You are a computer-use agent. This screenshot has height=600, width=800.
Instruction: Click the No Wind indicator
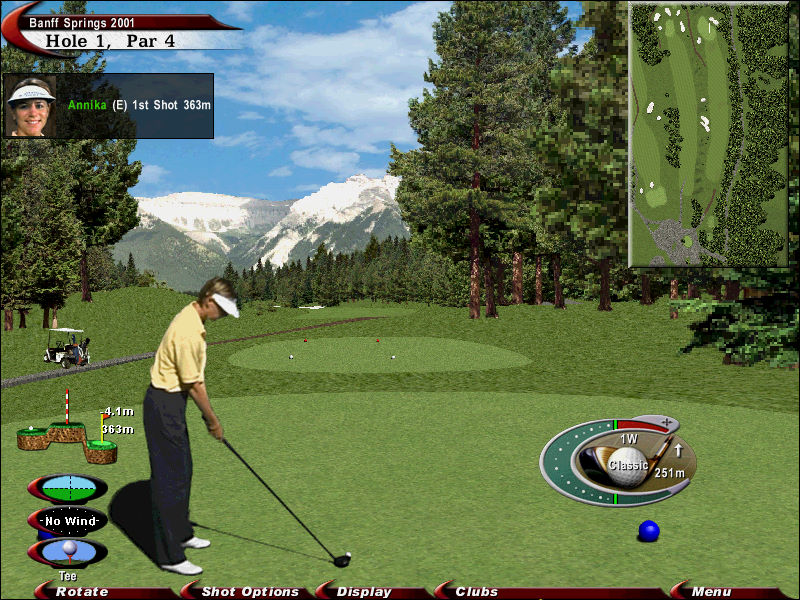coord(68,521)
